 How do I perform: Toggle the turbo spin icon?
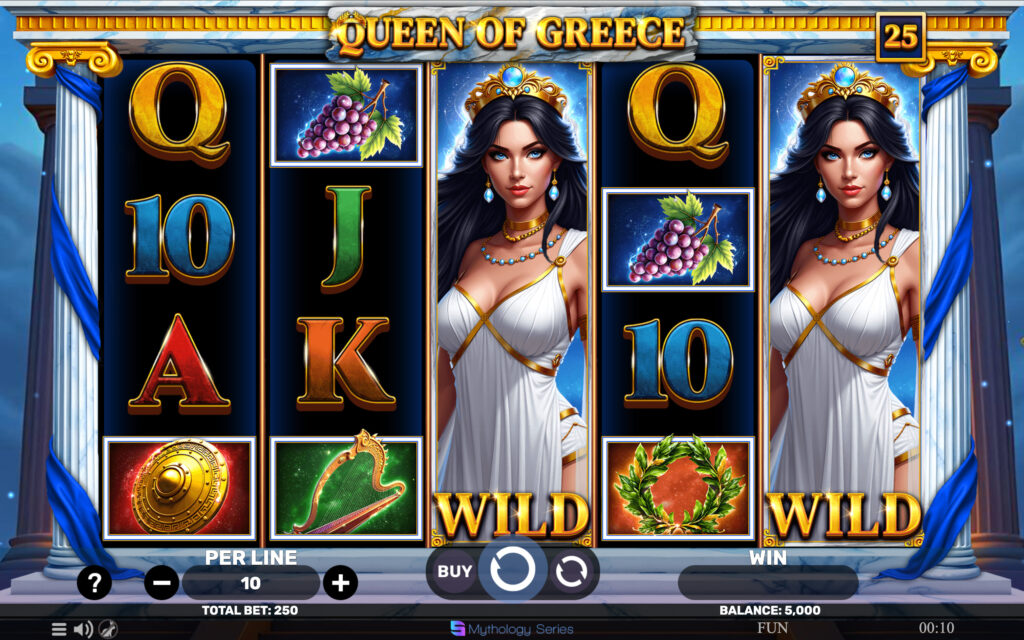(108, 629)
